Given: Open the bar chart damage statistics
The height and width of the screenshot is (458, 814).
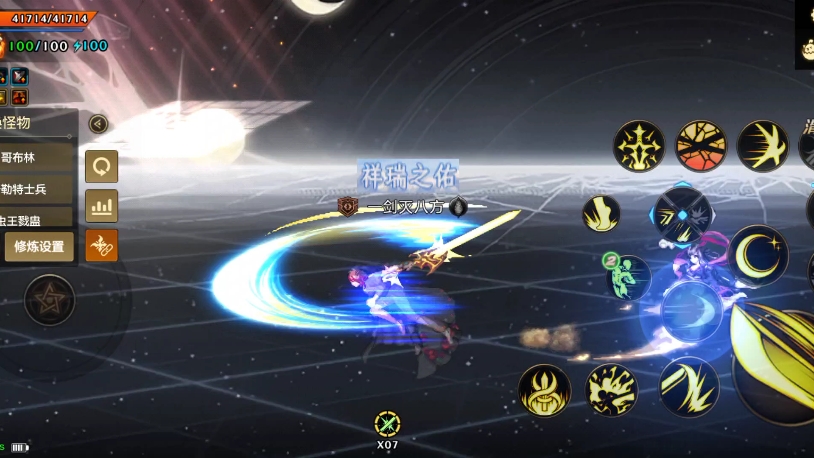Looking at the screenshot, I should [x=101, y=206].
